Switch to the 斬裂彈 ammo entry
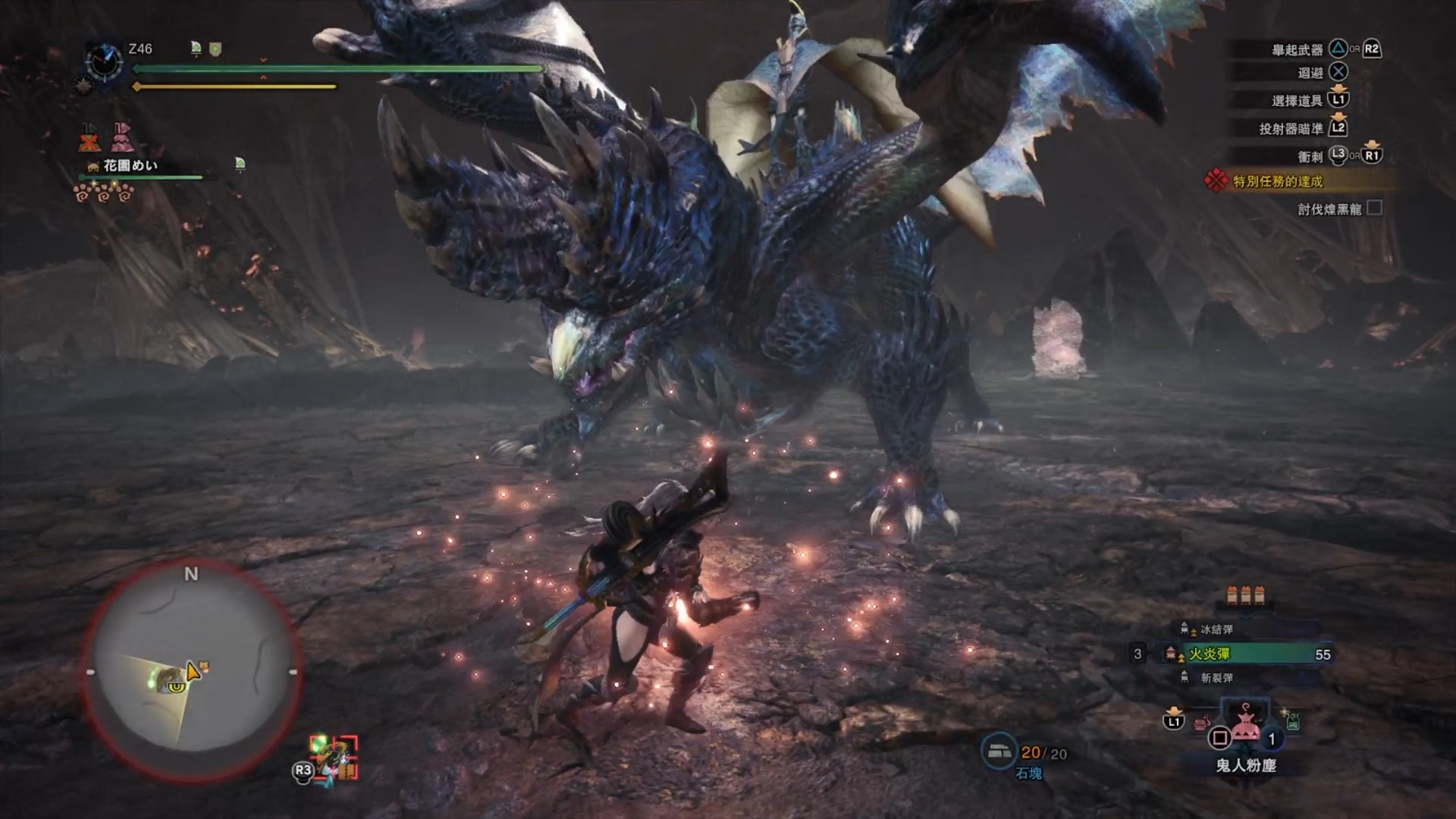This screenshot has width=1456, height=819. [x=1216, y=678]
